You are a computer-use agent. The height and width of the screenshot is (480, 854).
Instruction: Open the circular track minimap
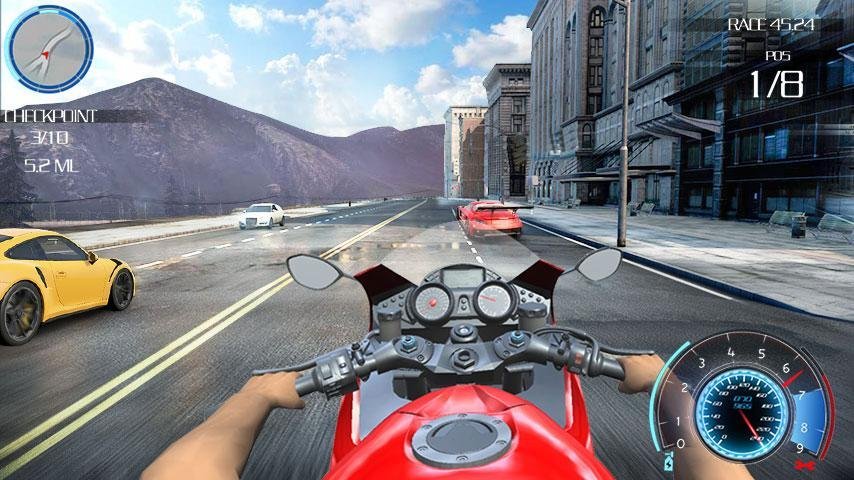pyautogui.click(x=49, y=49)
